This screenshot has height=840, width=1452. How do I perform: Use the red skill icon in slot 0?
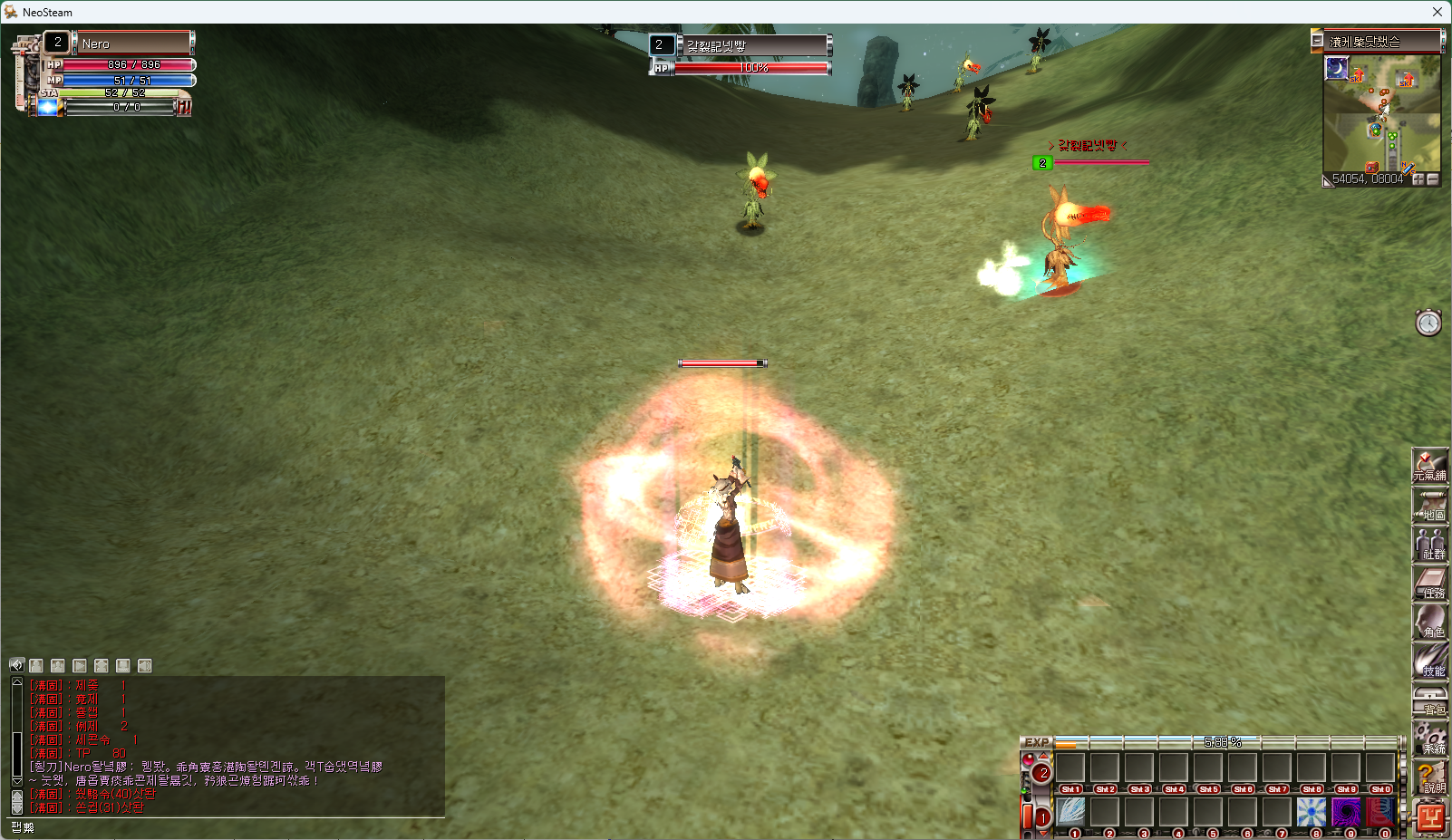(1379, 811)
